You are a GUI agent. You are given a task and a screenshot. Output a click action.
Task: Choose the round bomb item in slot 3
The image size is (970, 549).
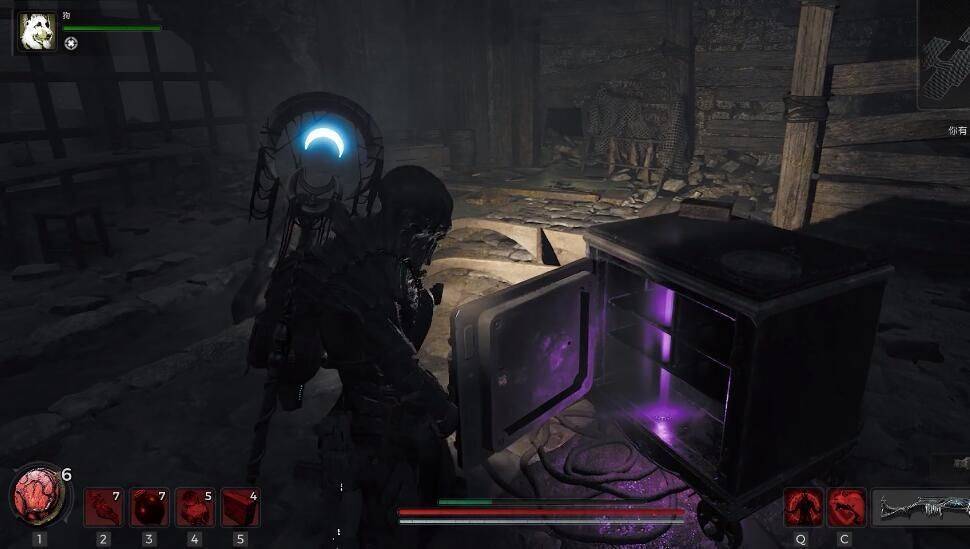click(x=149, y=507)
